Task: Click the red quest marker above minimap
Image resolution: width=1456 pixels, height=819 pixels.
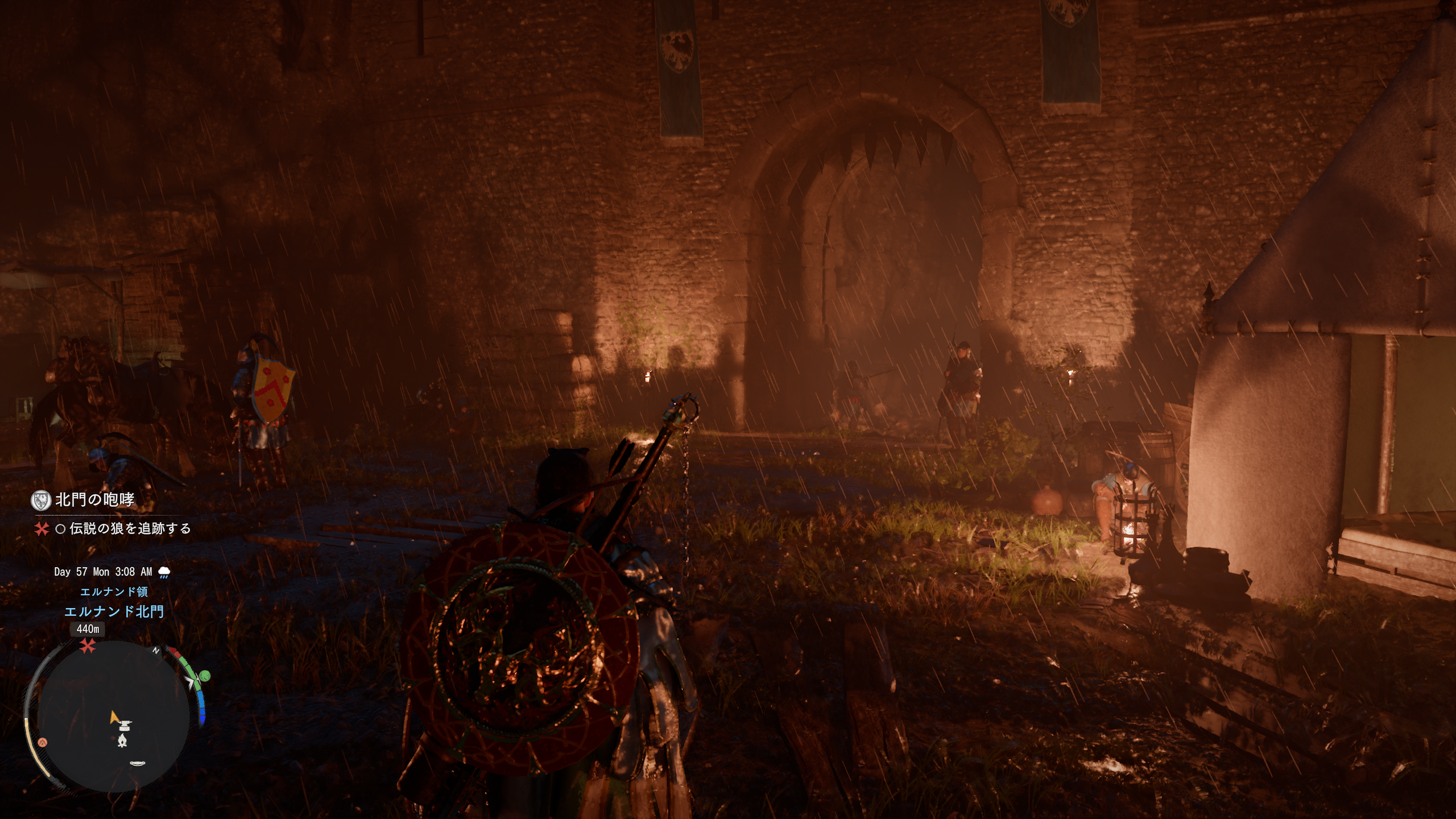Action: [x=87, y=646]
